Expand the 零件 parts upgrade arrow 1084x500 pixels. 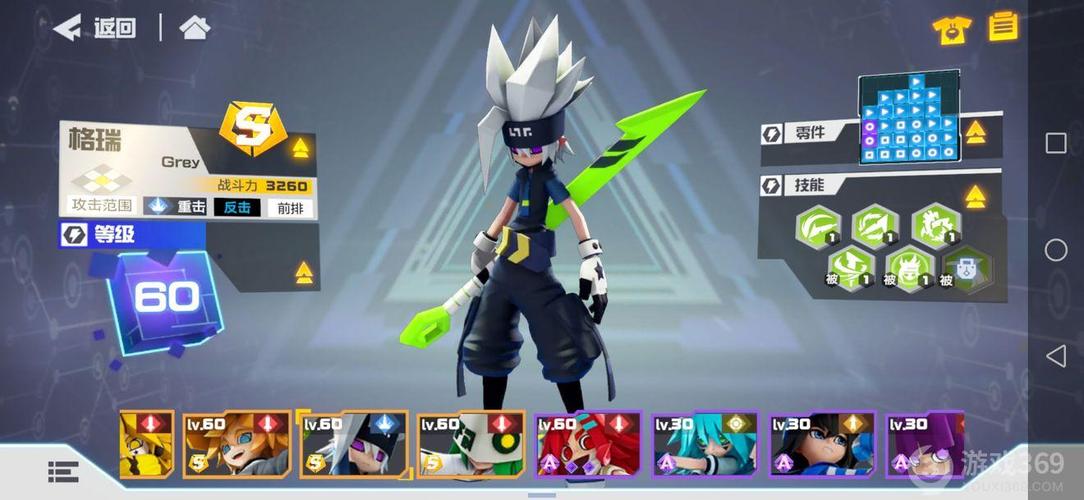(975, 132)
